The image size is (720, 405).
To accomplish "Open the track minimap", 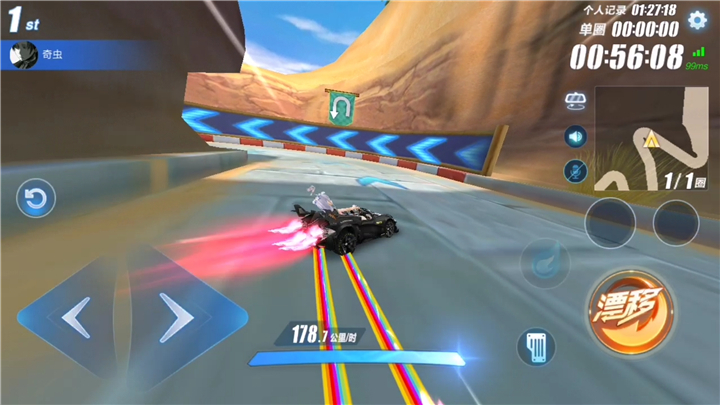I will pyautogui.click(x=649, y=138).
